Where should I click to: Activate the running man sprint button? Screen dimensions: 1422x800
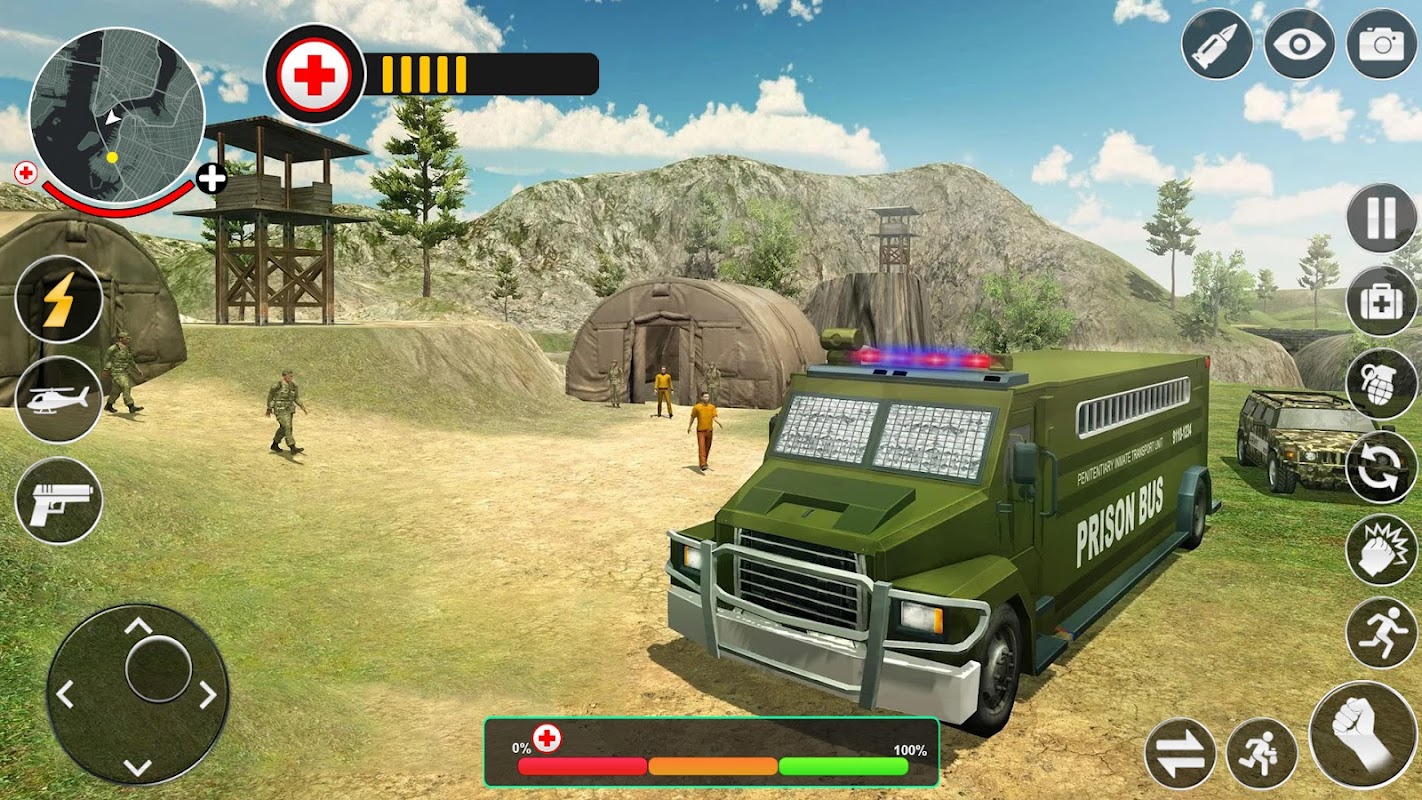tap(1381, 633)
